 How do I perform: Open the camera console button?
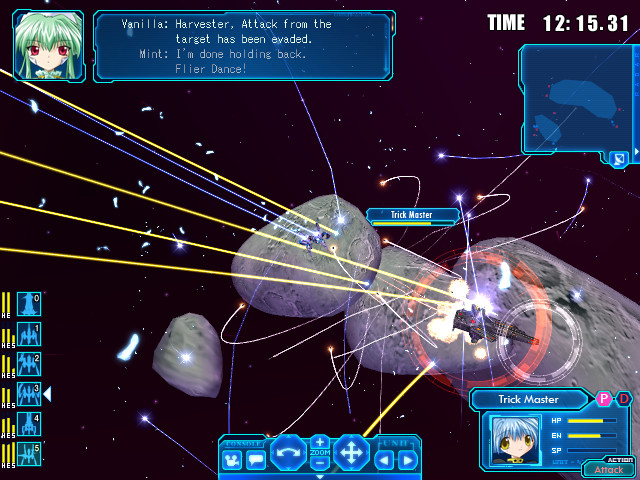232,460
